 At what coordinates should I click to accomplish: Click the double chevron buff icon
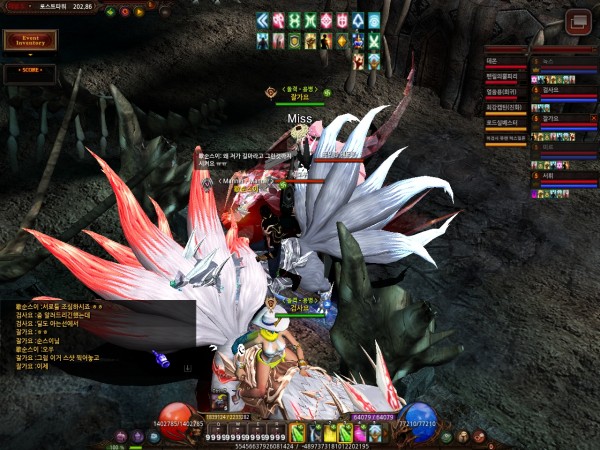(263, 20)
